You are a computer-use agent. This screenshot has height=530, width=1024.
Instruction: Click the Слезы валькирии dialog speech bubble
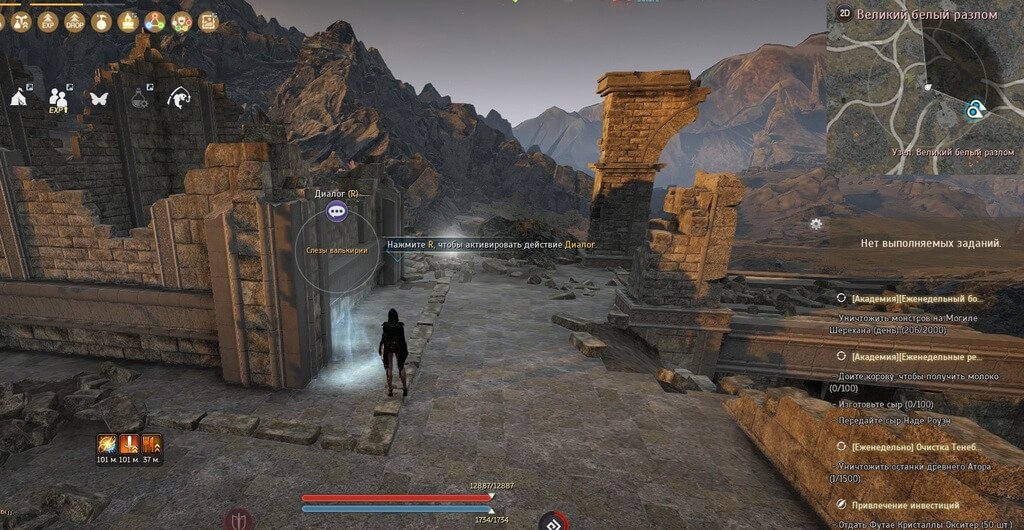(337, 210)
